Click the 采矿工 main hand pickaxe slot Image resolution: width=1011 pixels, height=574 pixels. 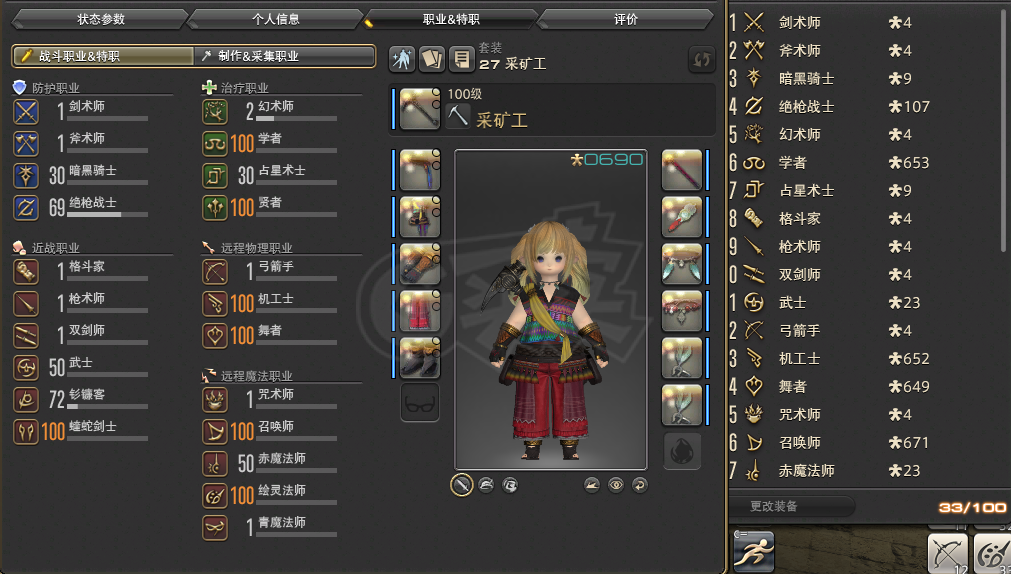point(421,110)
